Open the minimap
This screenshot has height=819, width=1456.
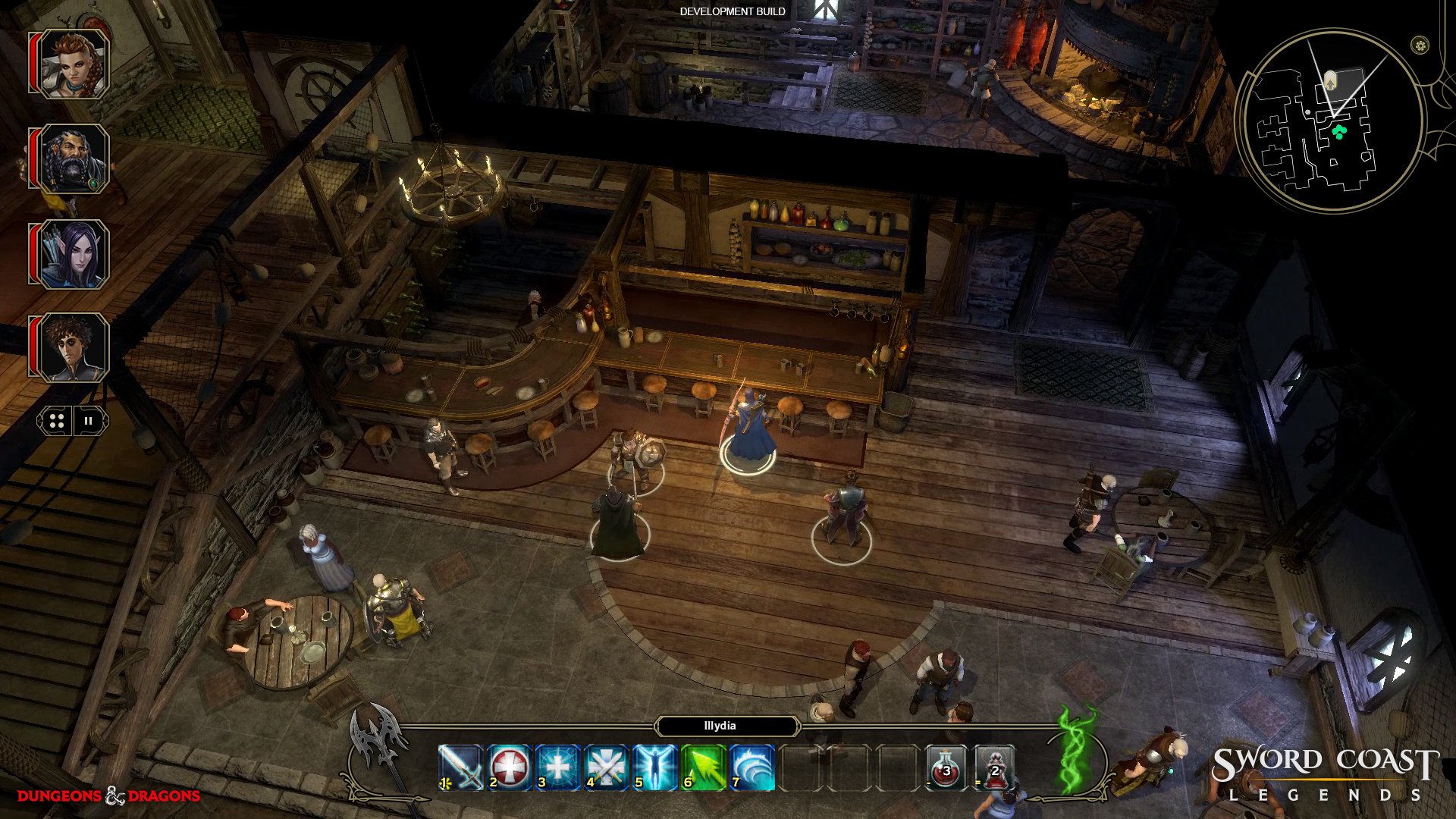click(1329, 121)
